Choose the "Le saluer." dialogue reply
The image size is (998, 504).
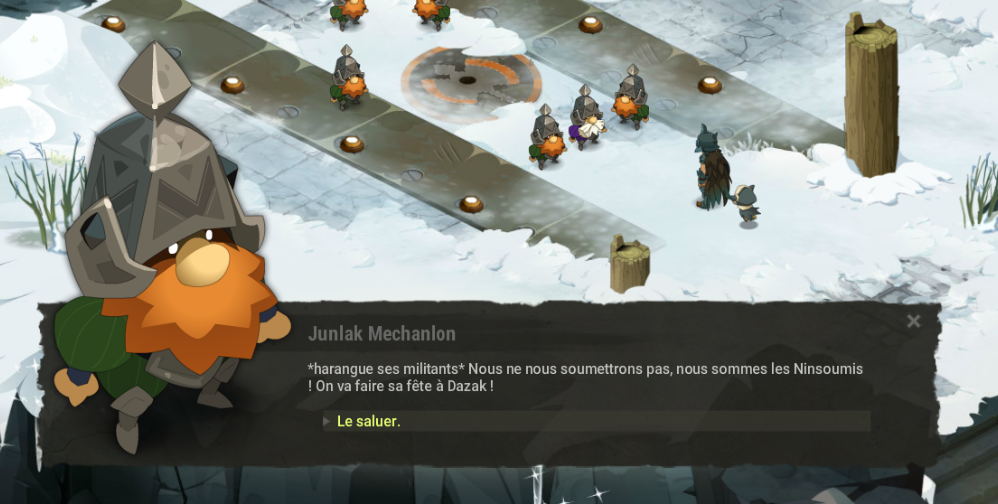(x=369, y=422)
